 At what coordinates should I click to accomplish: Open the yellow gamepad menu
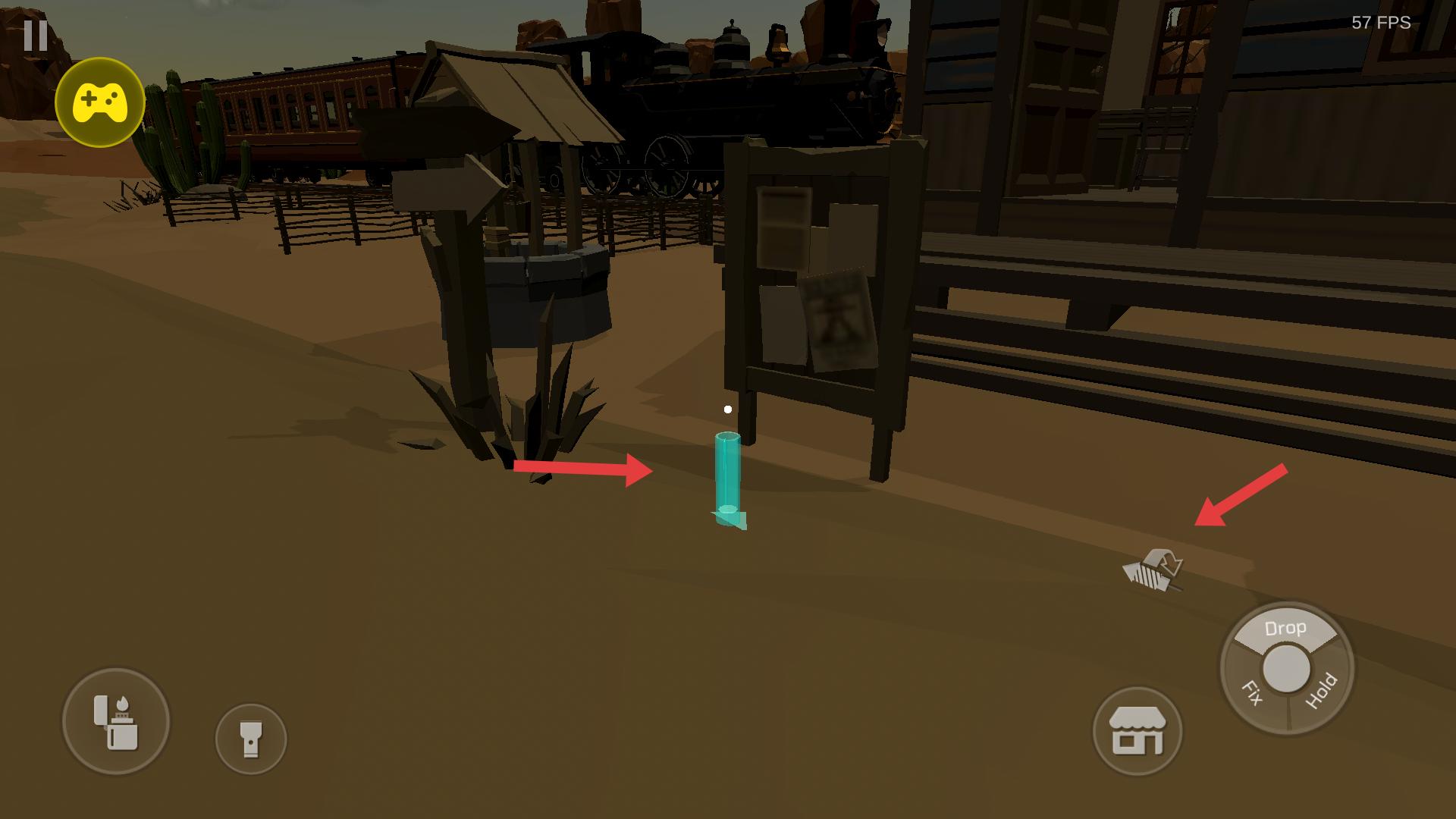click(x=99, y=102)
